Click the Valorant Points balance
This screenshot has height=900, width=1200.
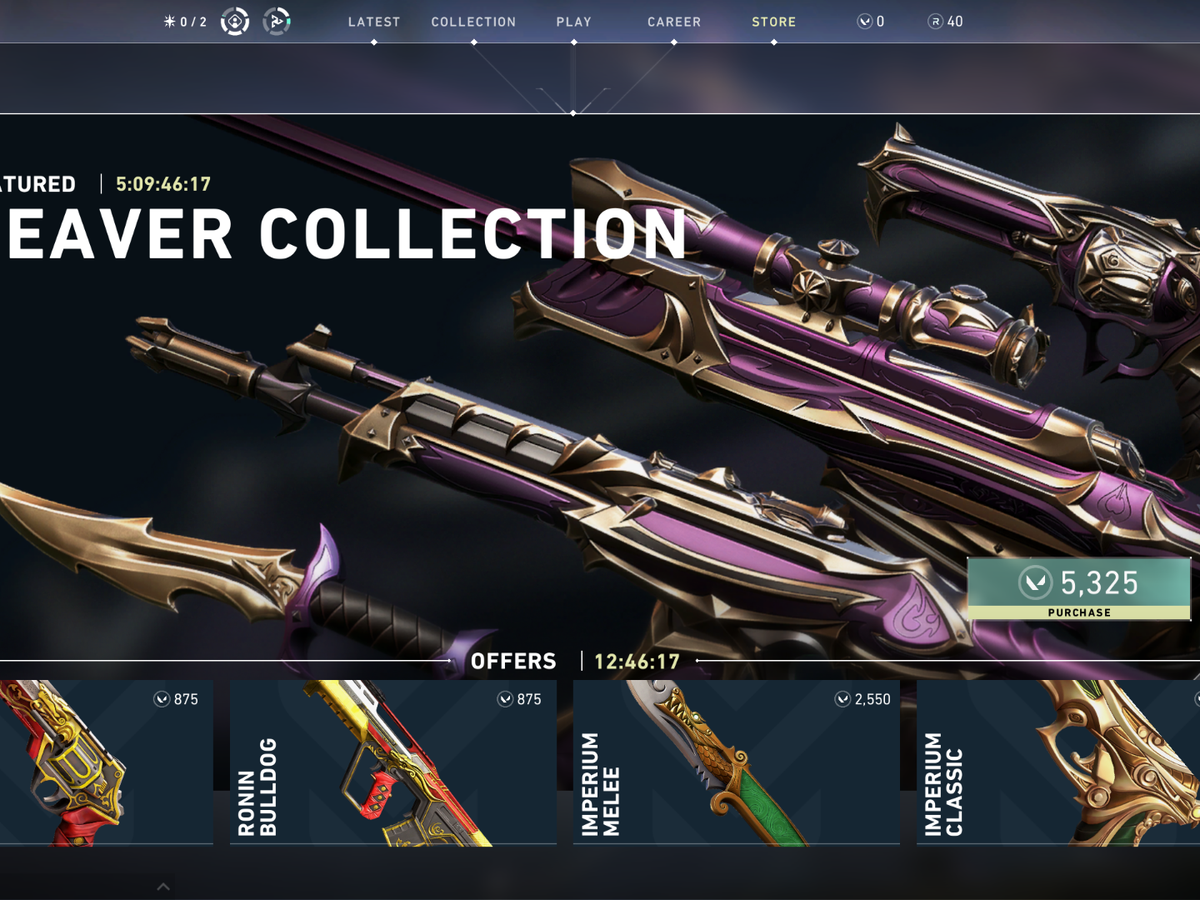[x=871, y=22]
